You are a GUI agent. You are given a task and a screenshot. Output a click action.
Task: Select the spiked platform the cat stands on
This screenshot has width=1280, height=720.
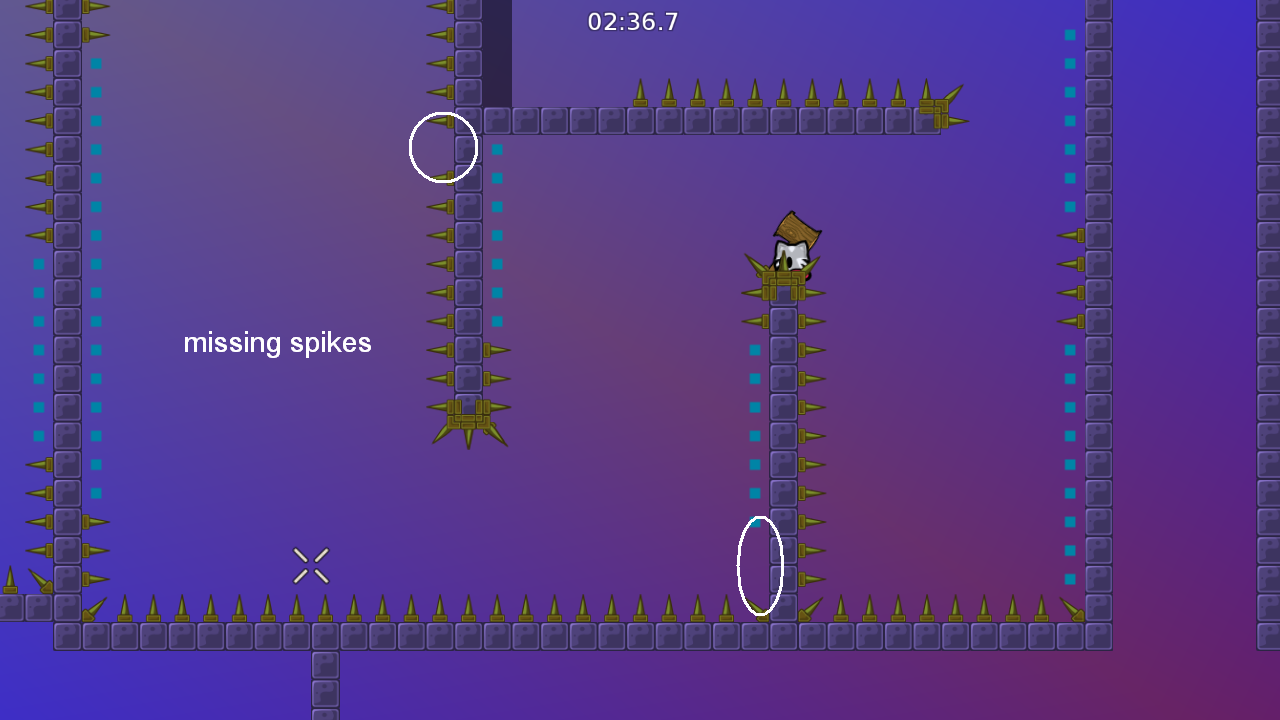786,285
